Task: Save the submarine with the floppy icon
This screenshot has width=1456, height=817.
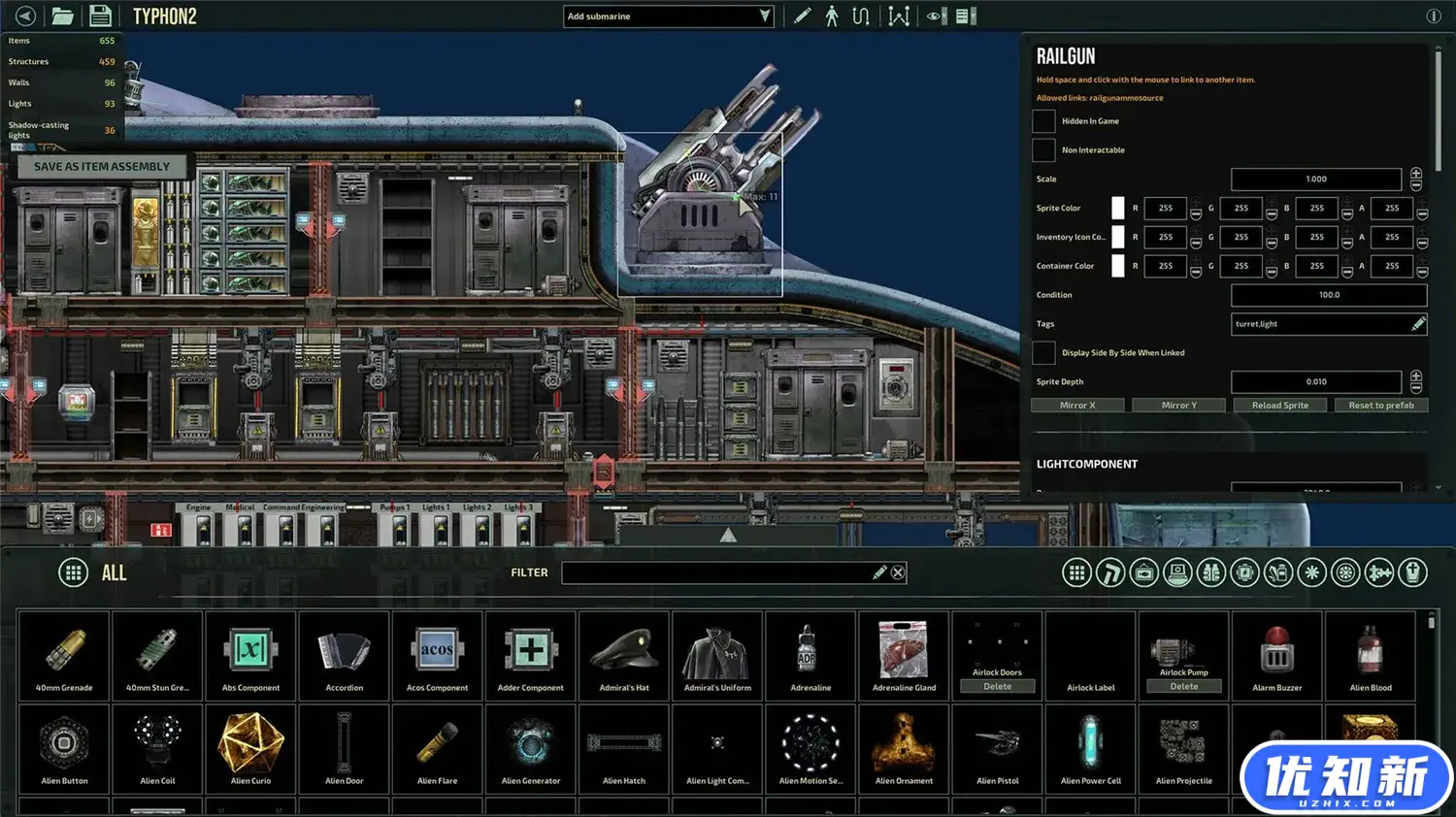Action: pos(99,16)
